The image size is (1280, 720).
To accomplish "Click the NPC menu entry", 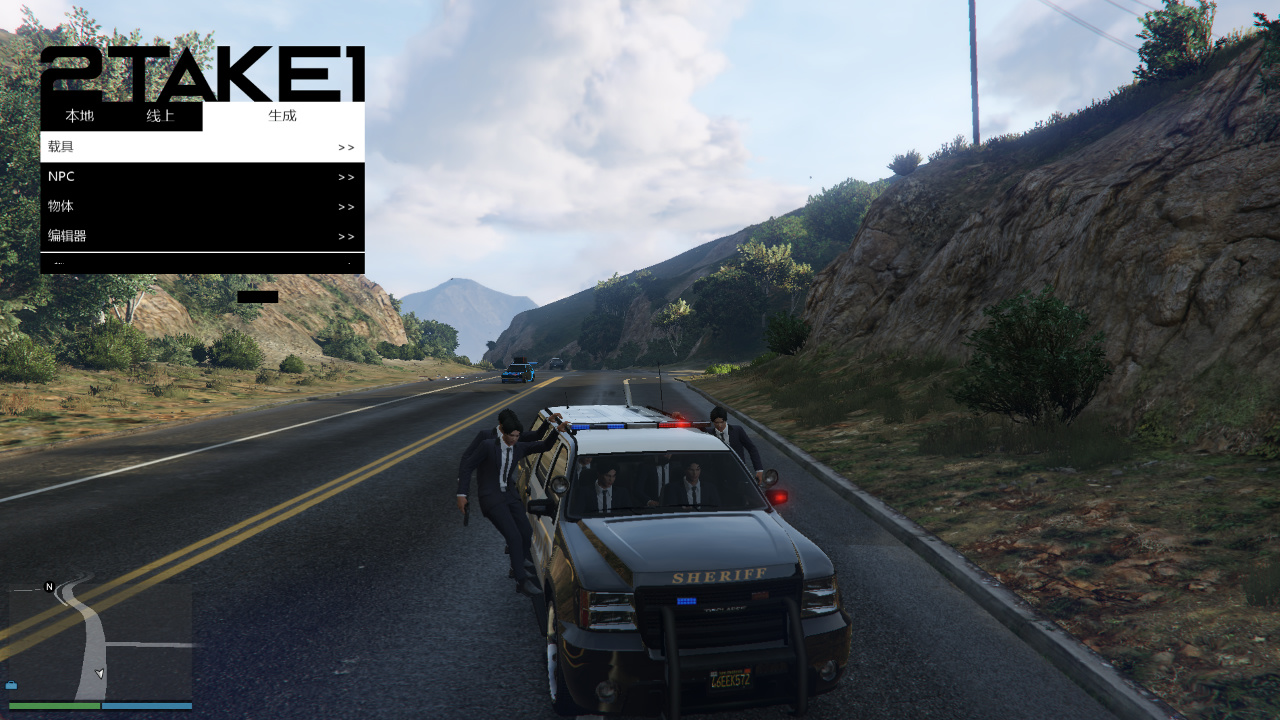I will (x=62, y=177).
